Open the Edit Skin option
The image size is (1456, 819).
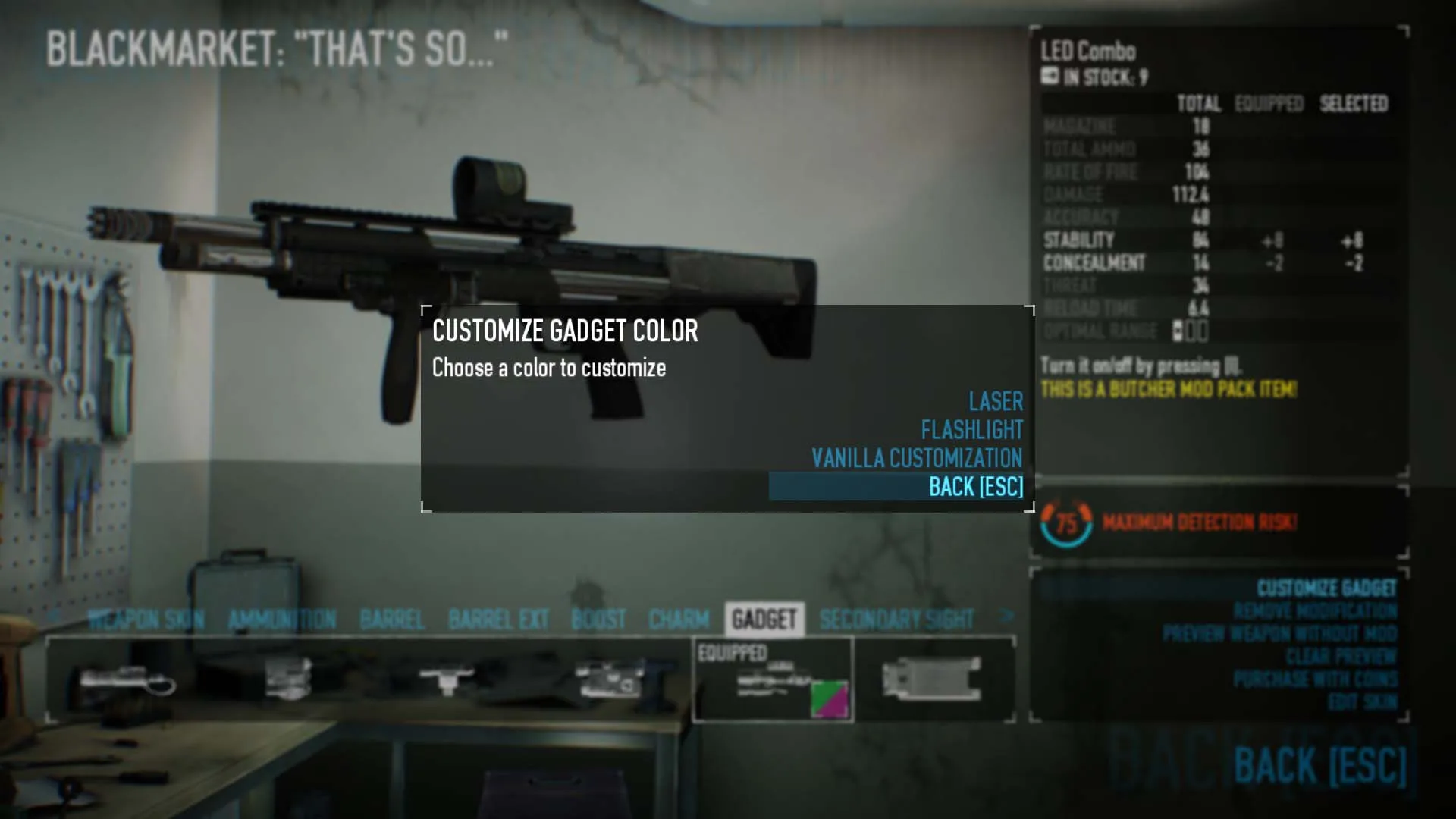(x=1362, y=702)
